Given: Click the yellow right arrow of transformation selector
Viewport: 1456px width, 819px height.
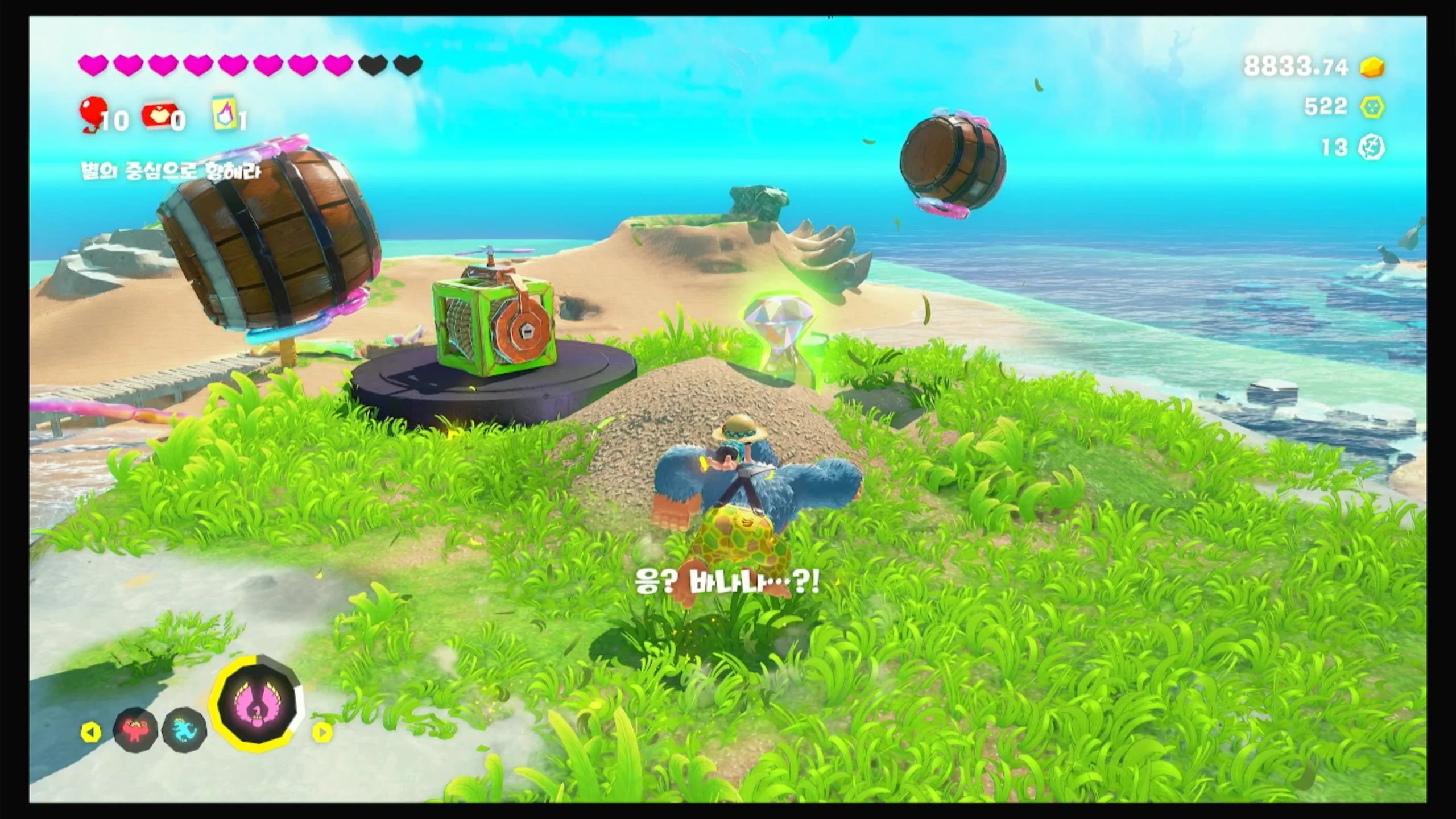Looking at the screenshot, I should click(322, 733).
